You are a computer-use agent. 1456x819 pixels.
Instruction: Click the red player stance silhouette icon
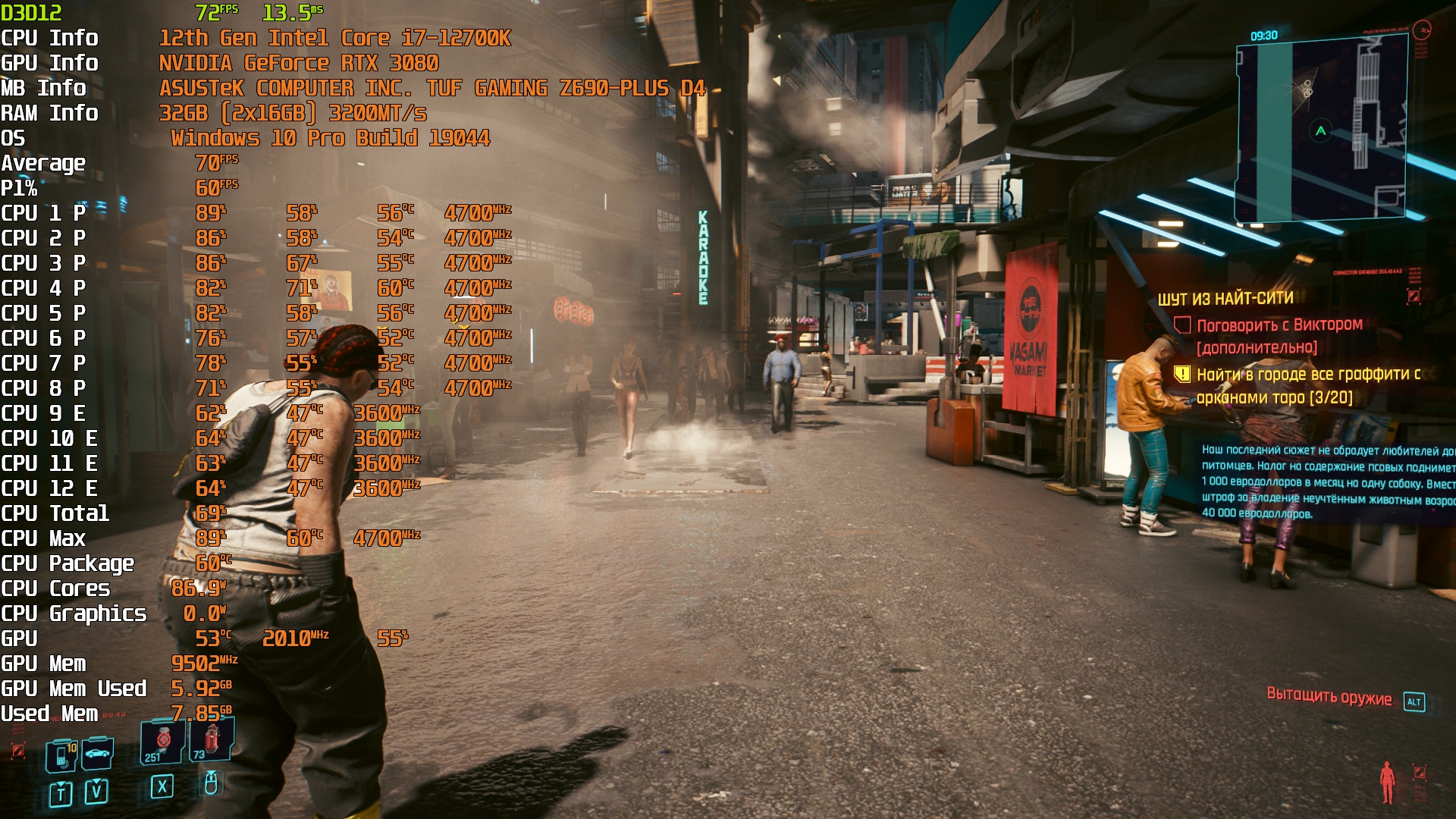point(1387,782)
